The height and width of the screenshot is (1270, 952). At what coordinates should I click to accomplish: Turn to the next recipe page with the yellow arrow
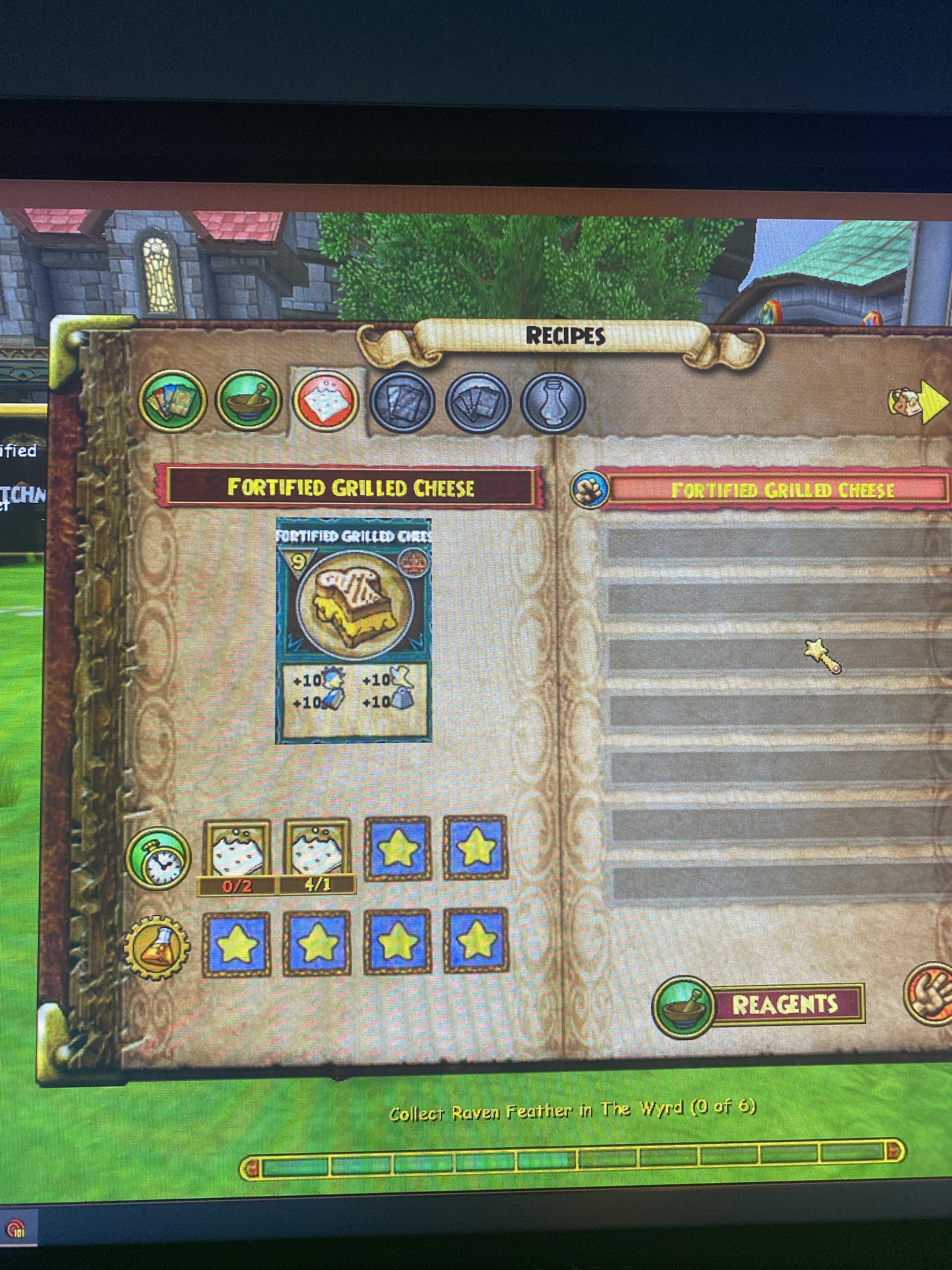click(933, 402)
